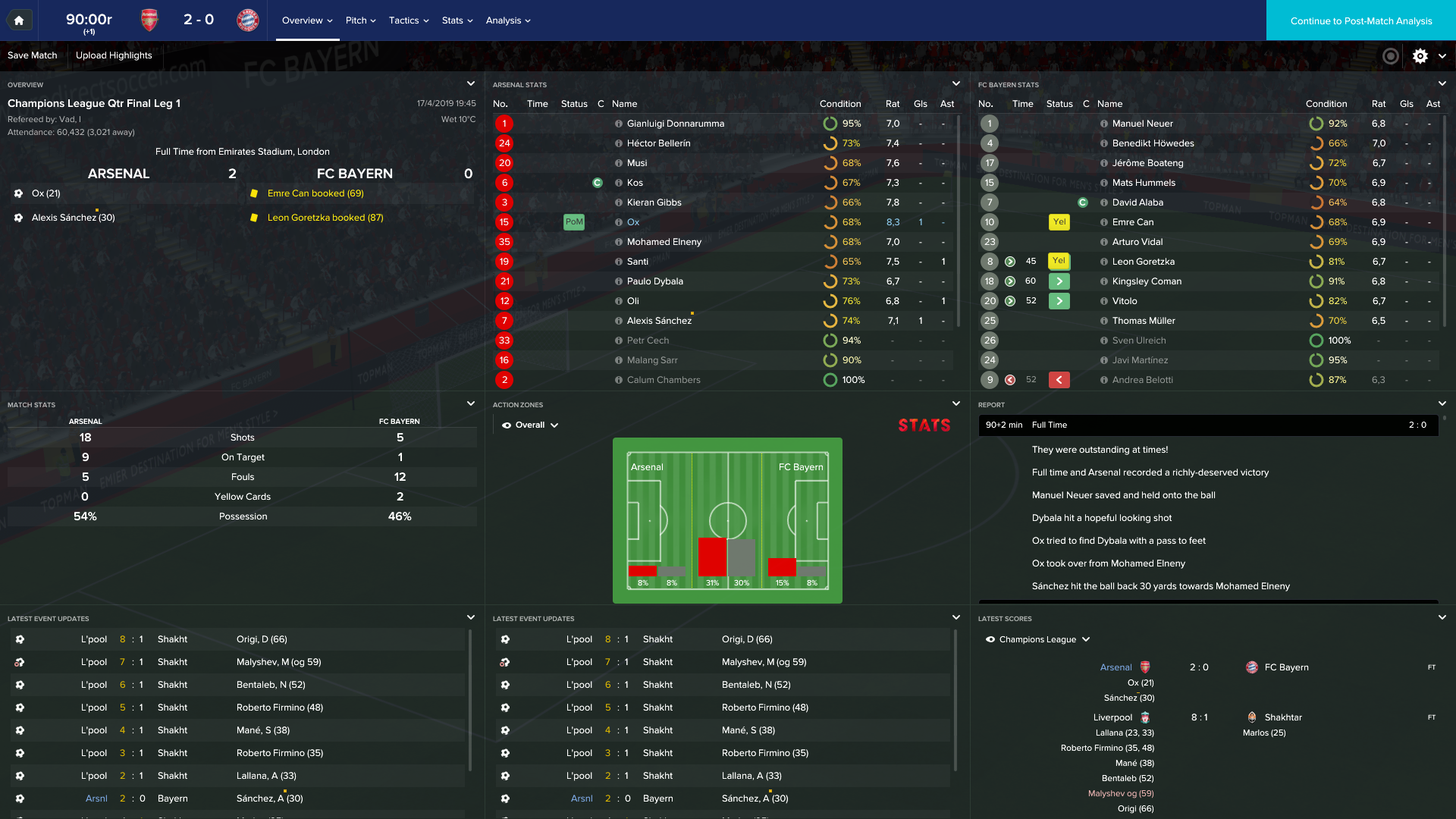Open Ox player row
Screen dimensions: 1456x819
[x=633, y=222]
